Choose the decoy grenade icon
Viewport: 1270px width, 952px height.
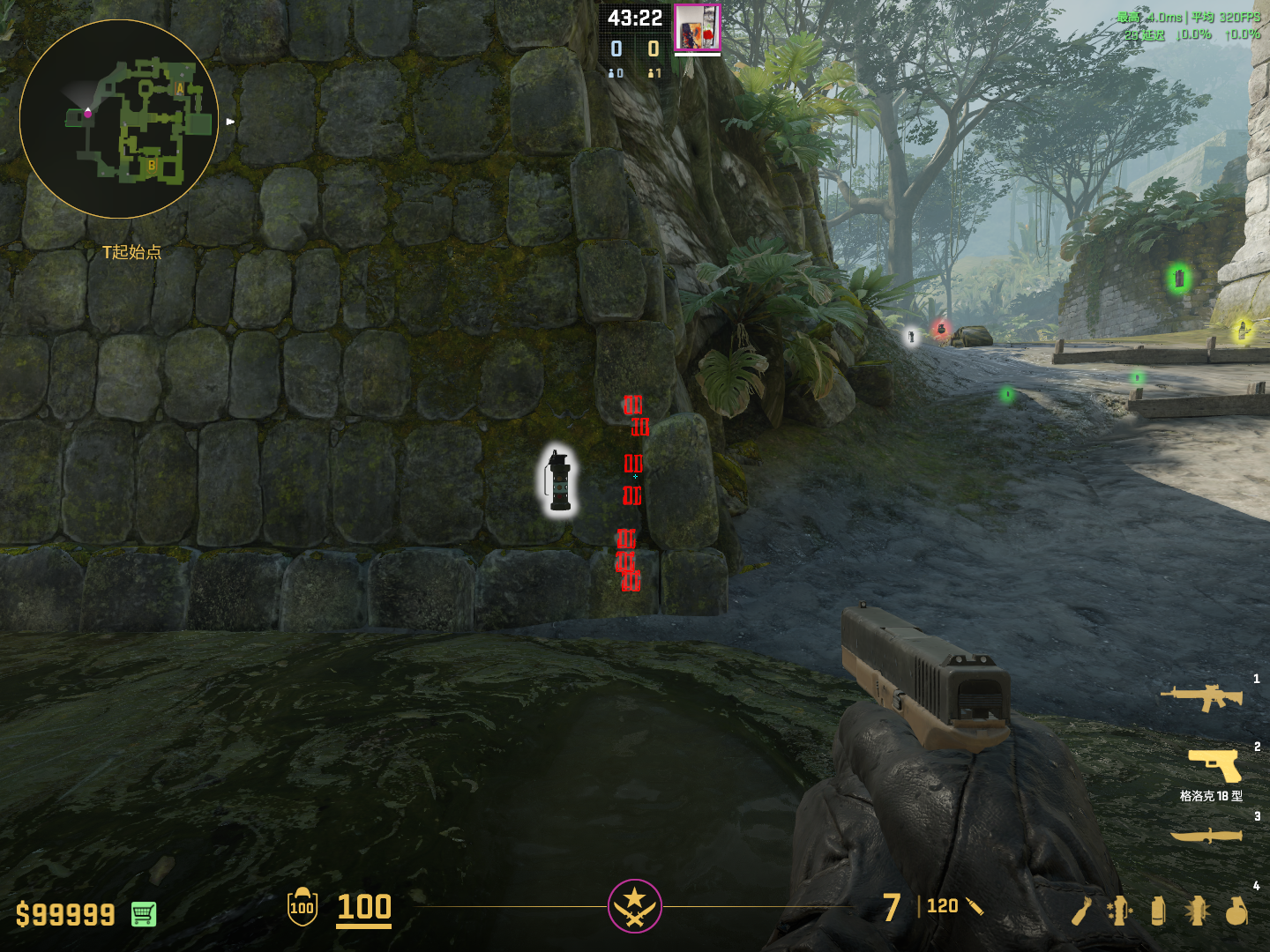pyautogui.click(x=1119, y=911)
